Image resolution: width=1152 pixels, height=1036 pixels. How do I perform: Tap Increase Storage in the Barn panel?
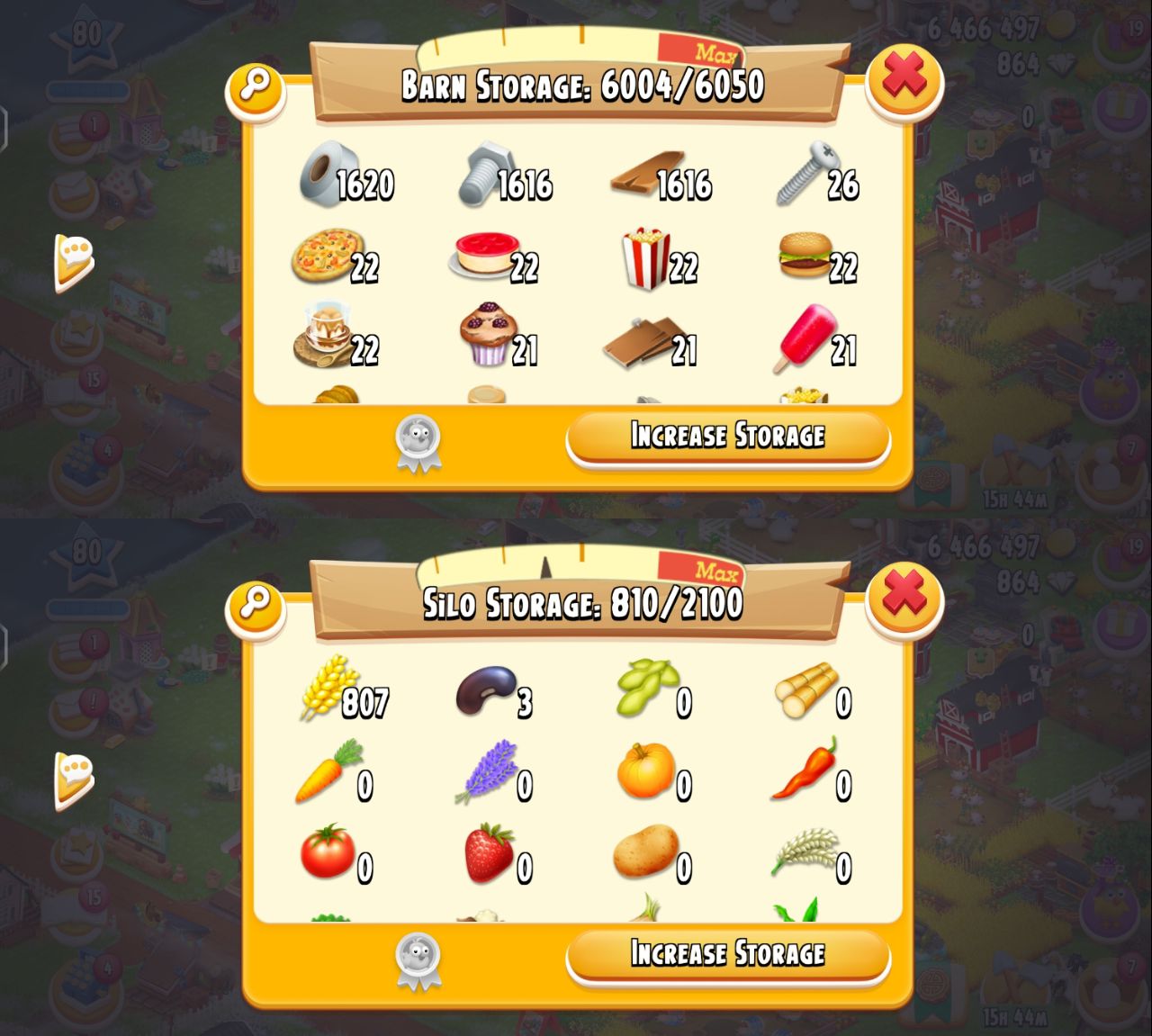click(727, 437)
